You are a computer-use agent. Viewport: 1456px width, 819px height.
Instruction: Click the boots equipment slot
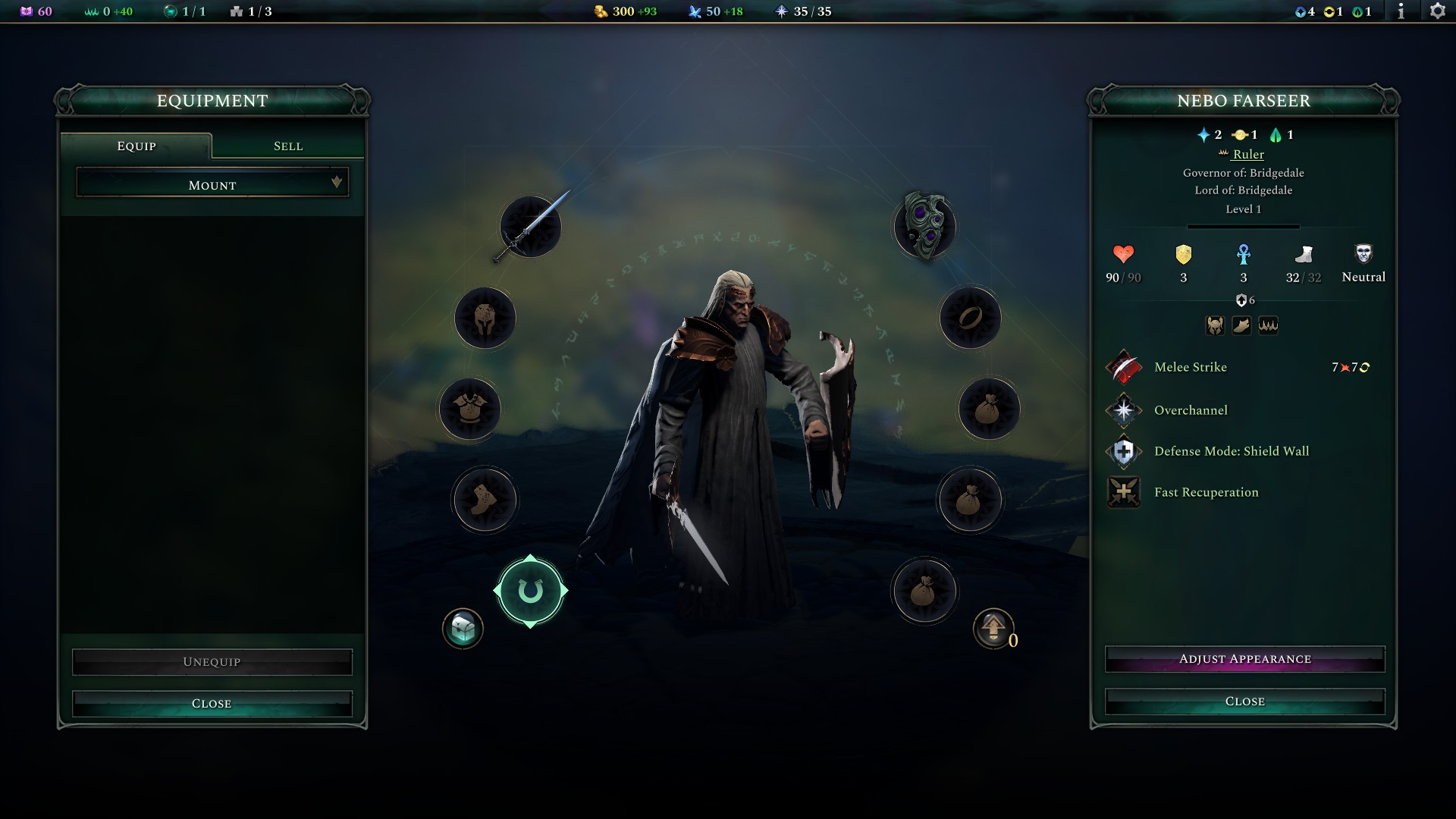(485, 500)
